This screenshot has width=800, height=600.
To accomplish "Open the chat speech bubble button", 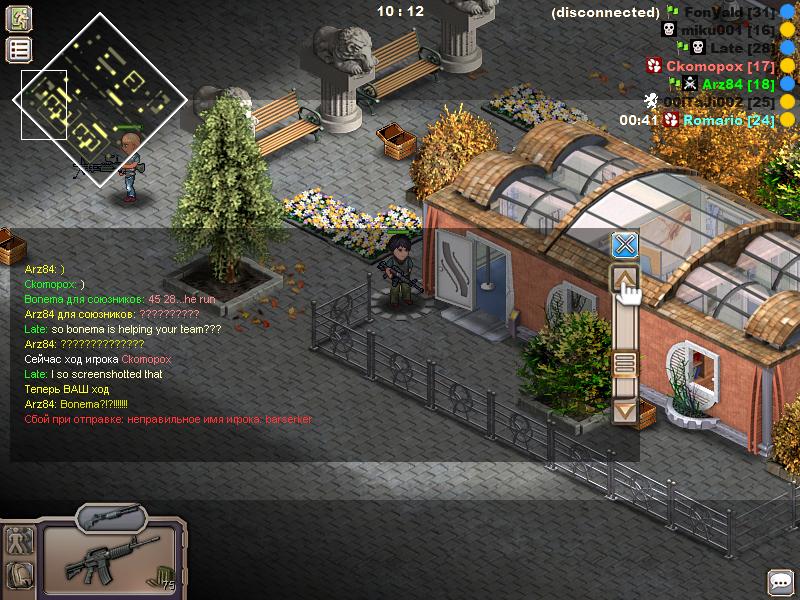I will tap(780, 581).
